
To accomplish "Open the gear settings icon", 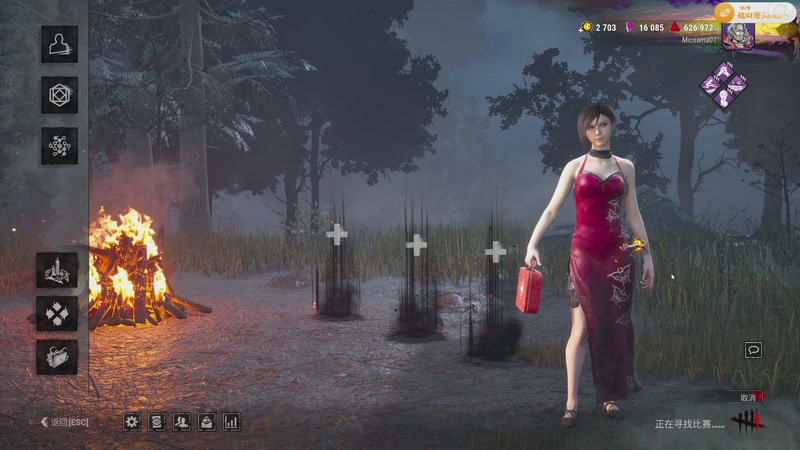I will (132, 422).
